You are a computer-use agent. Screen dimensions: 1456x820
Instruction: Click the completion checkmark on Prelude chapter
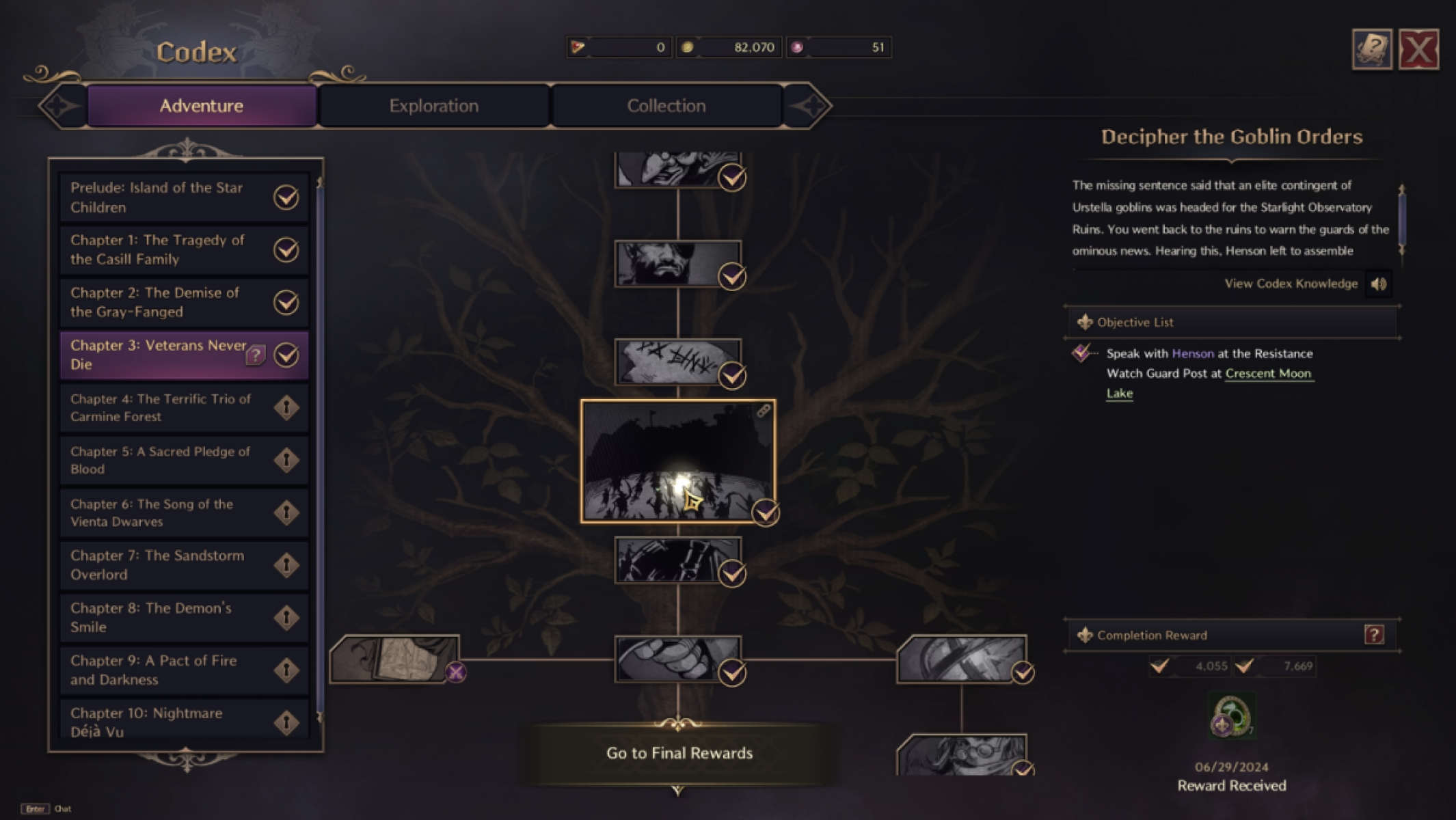(x=287, y=197)
